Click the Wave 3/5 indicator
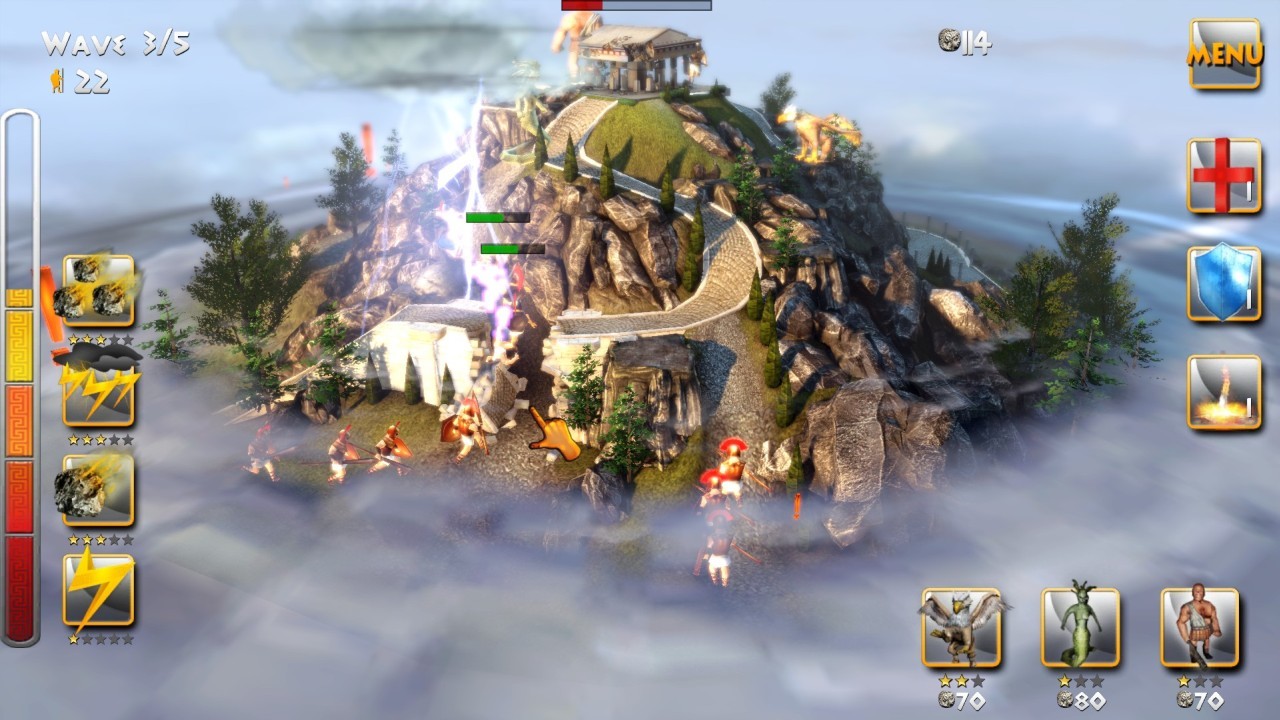The height and width of the screenshot is (720, 1280). click(x=115, y=43)
